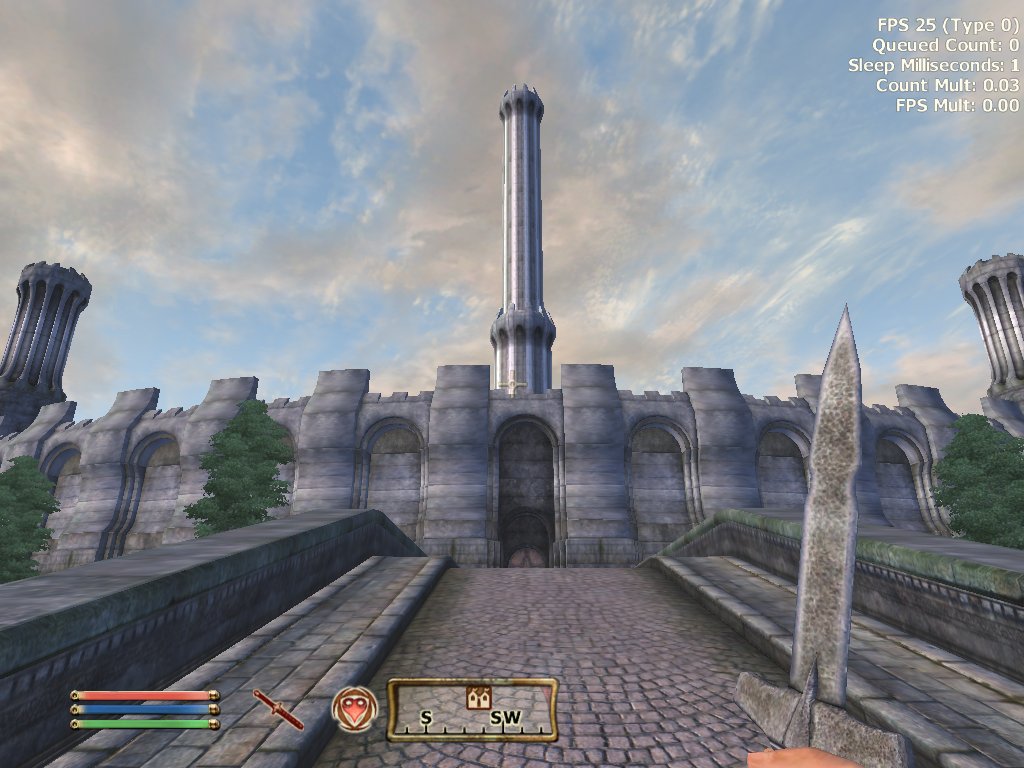Open the compass bar showing S and SW
The image size is (1024, 768).
[472, 710]
